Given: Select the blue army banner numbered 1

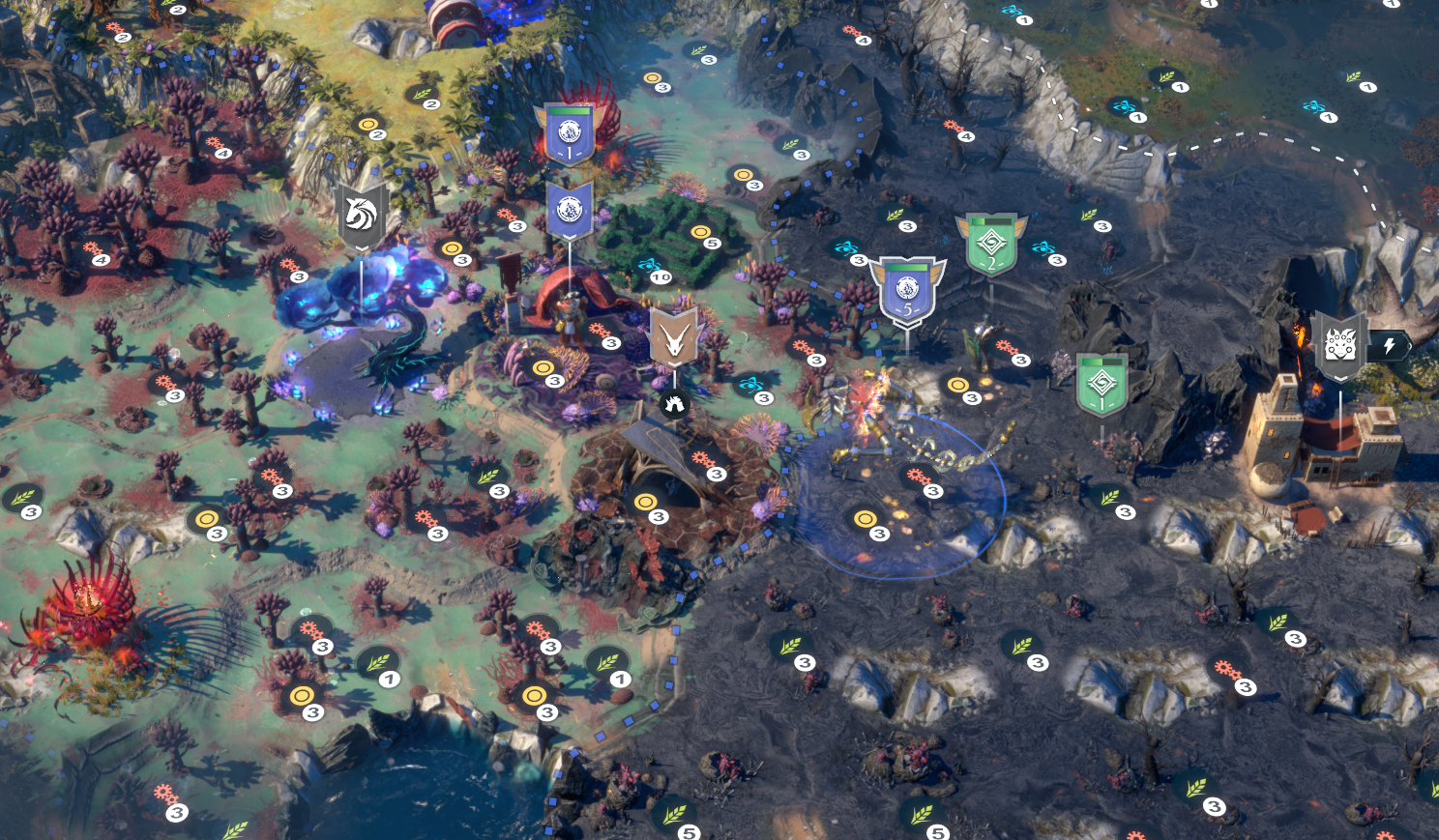Looking at the screenshot, I should pos(570,133).
